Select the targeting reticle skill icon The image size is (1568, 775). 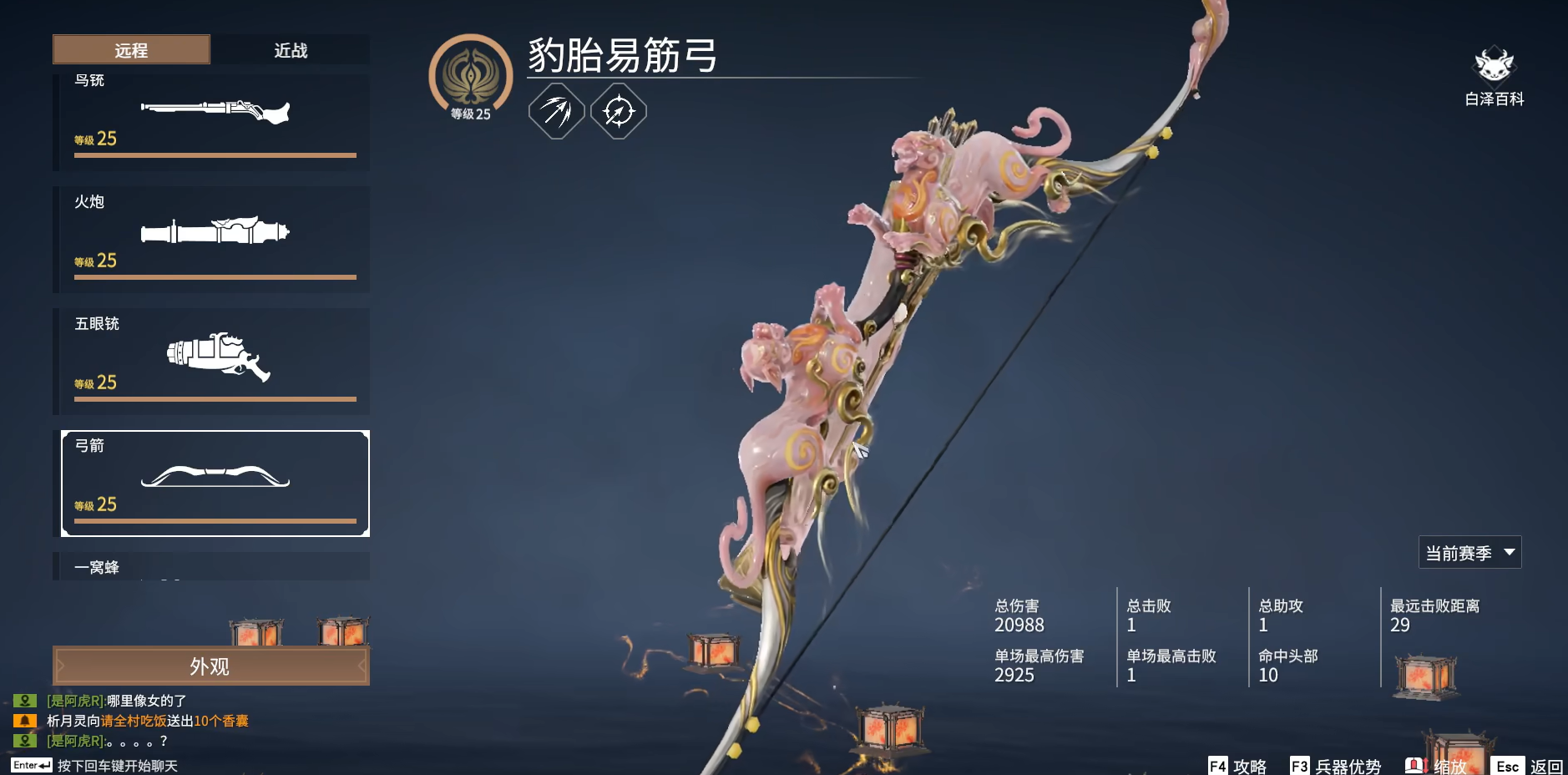click(x=620, y=109)
